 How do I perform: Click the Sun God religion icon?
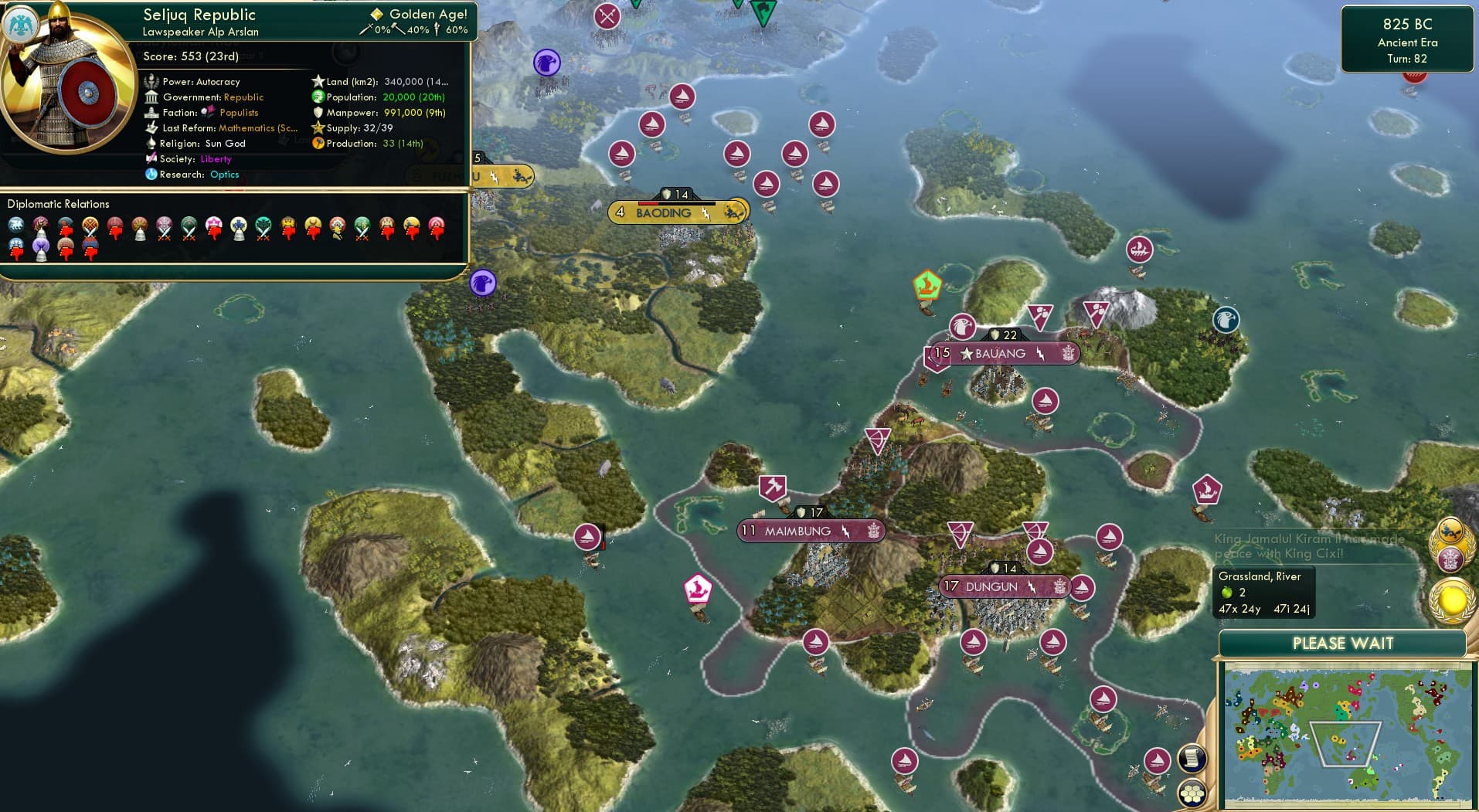point(152,143)
